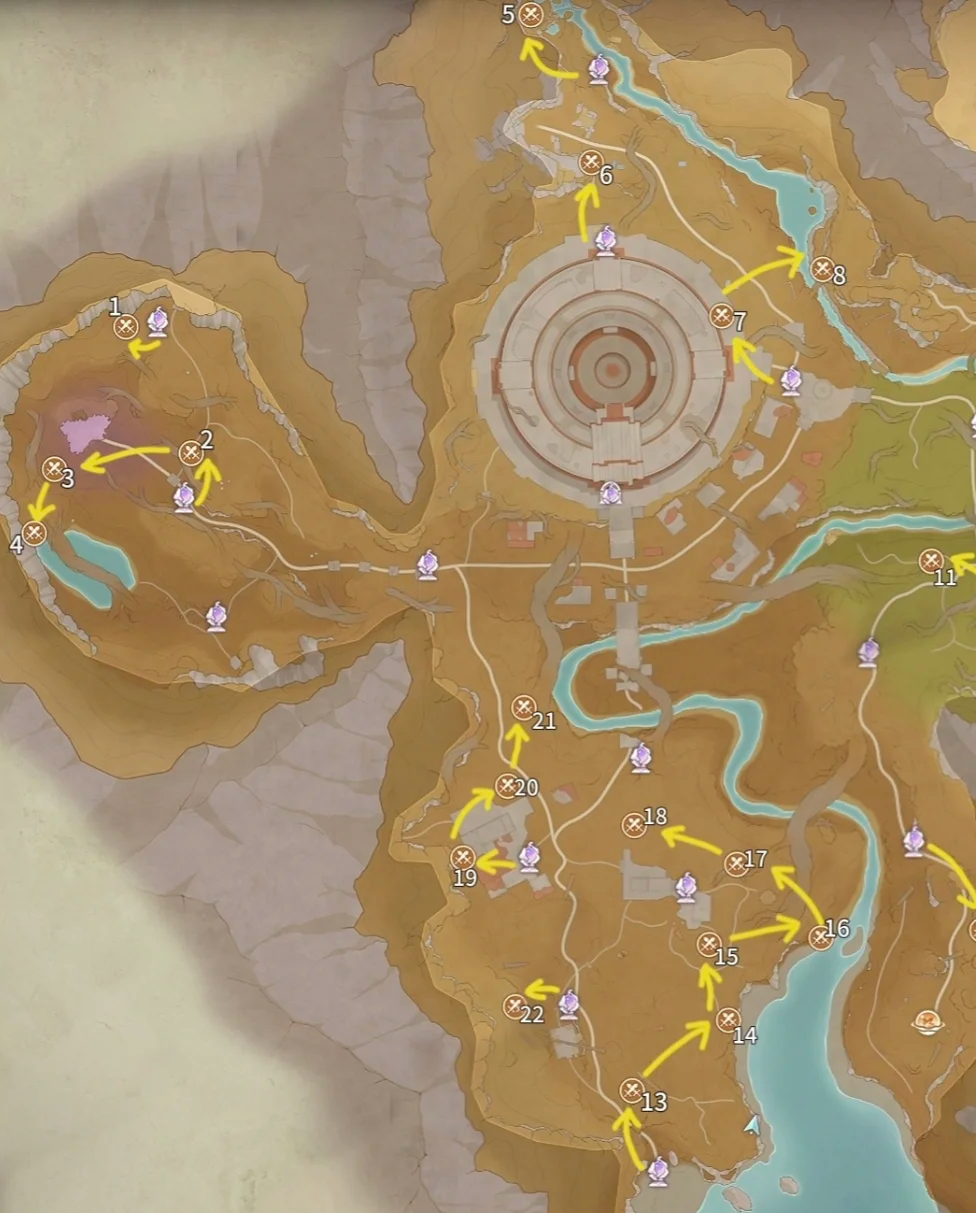The width and height of the screenshot is (976, 1213).
Task: Click the combat marker labeled 18
Action: pyautogui.click(x=634, y=825)
